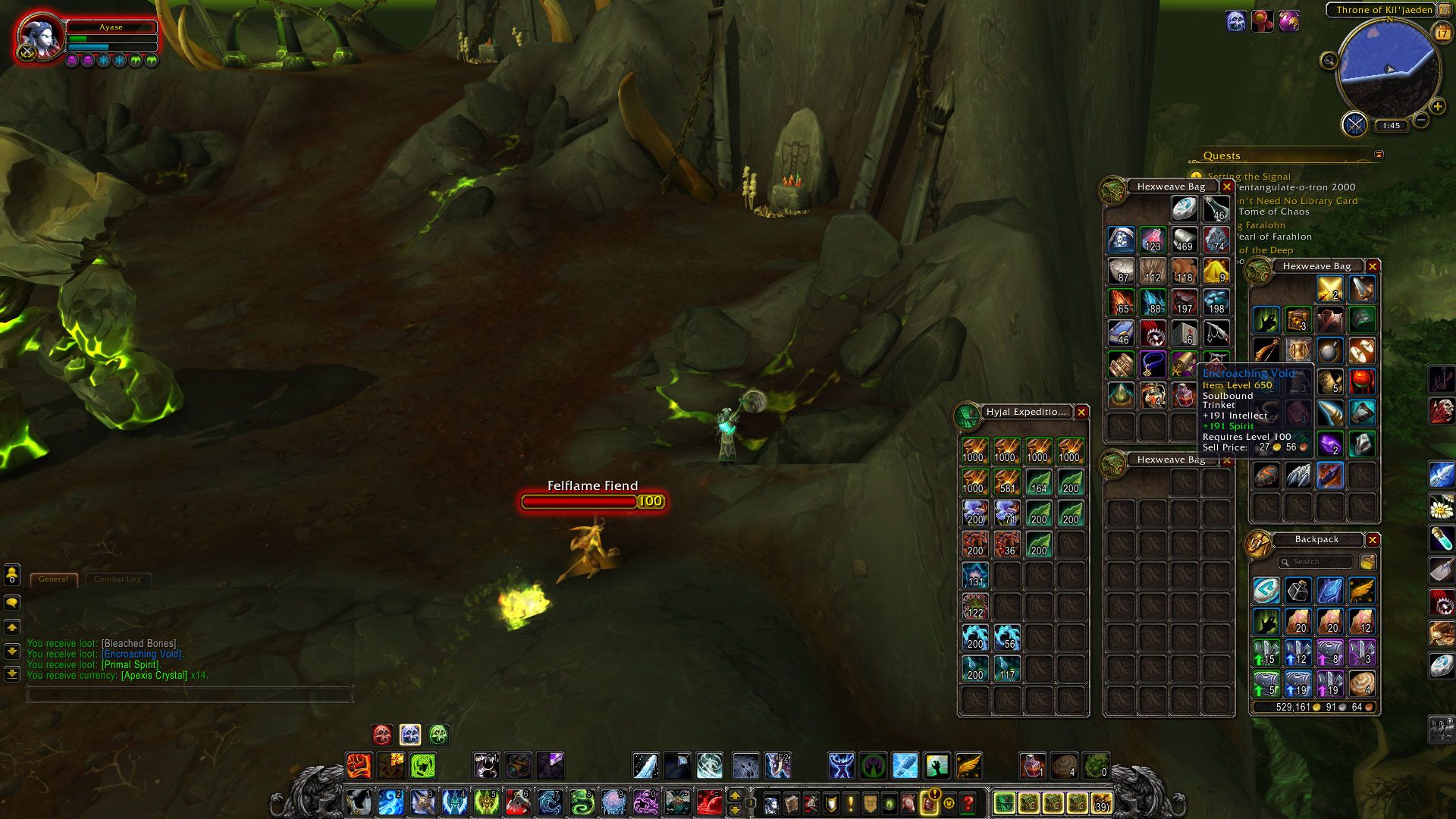Click the minimap zoom-in plus button
1456x819 pixels.
point(1437,107)
